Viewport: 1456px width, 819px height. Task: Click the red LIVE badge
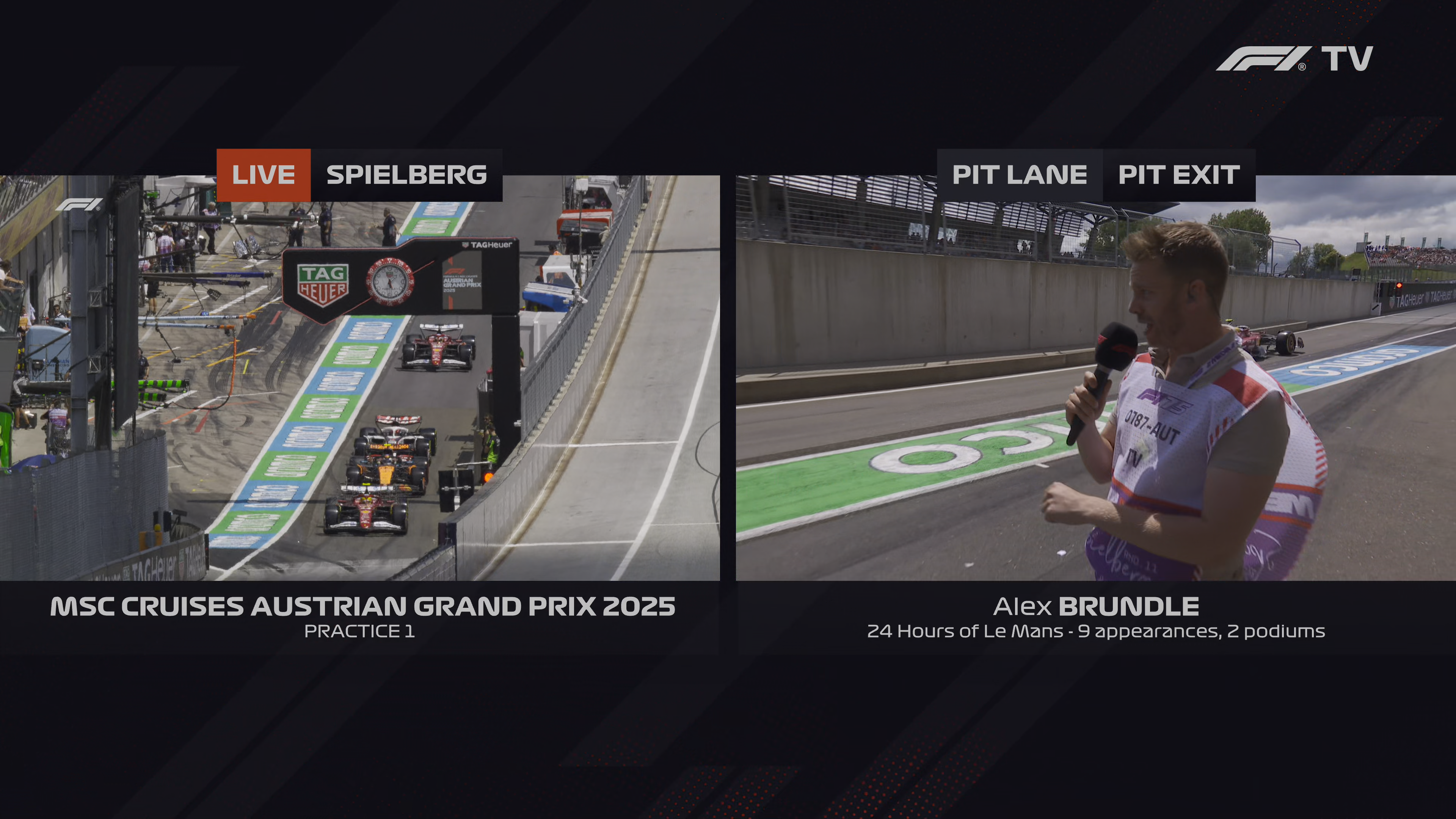(x=264, y=175)
